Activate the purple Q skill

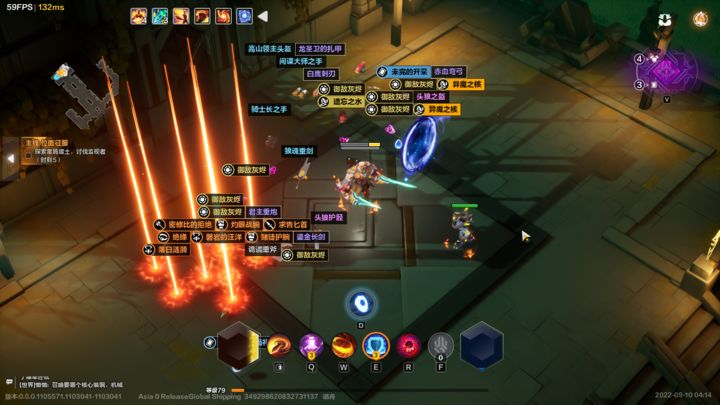click(311, 346)
